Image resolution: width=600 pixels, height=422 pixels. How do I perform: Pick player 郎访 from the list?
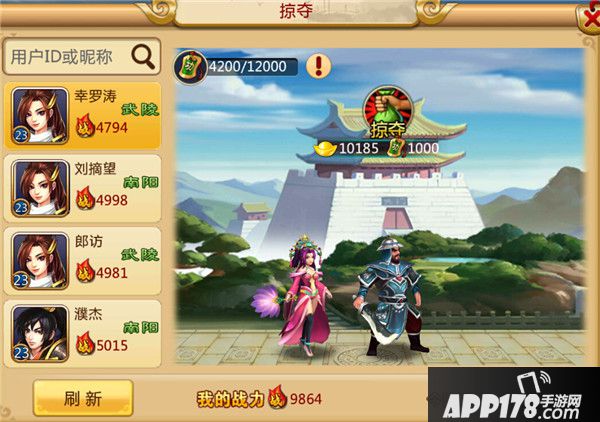pyautogui.click(x=82, y=258)
